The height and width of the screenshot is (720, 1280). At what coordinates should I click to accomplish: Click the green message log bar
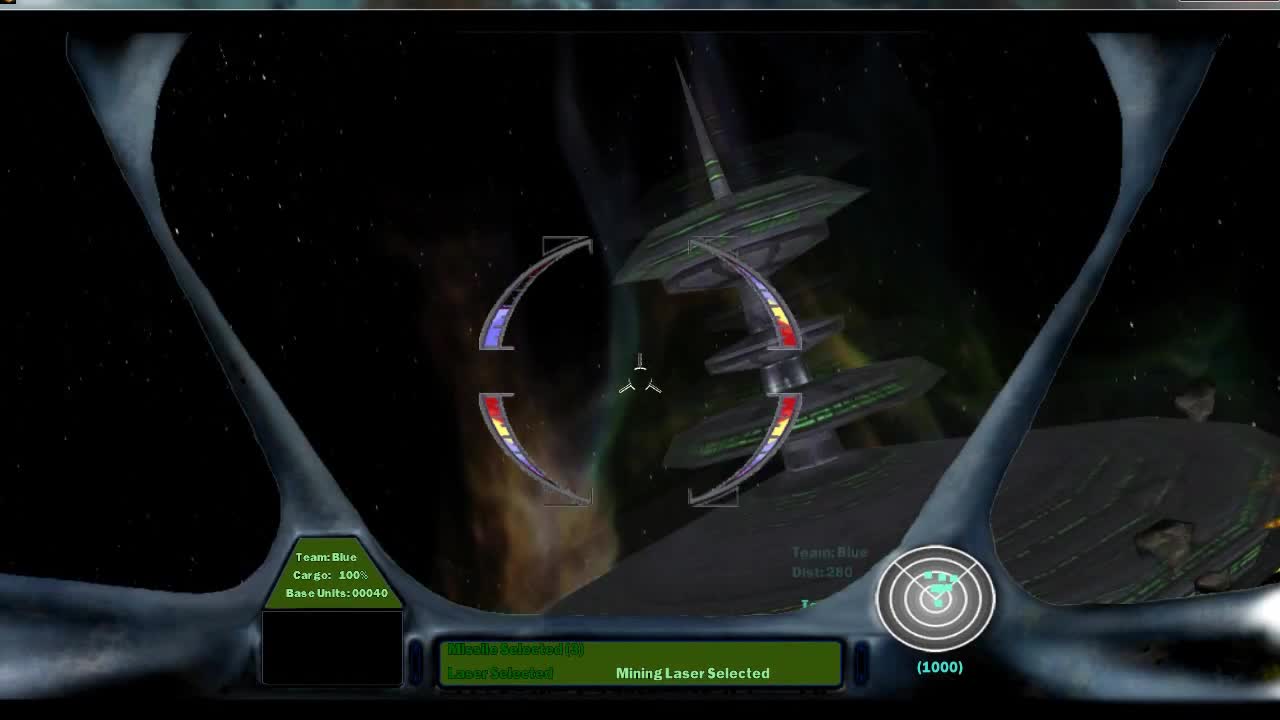(640, 660)
